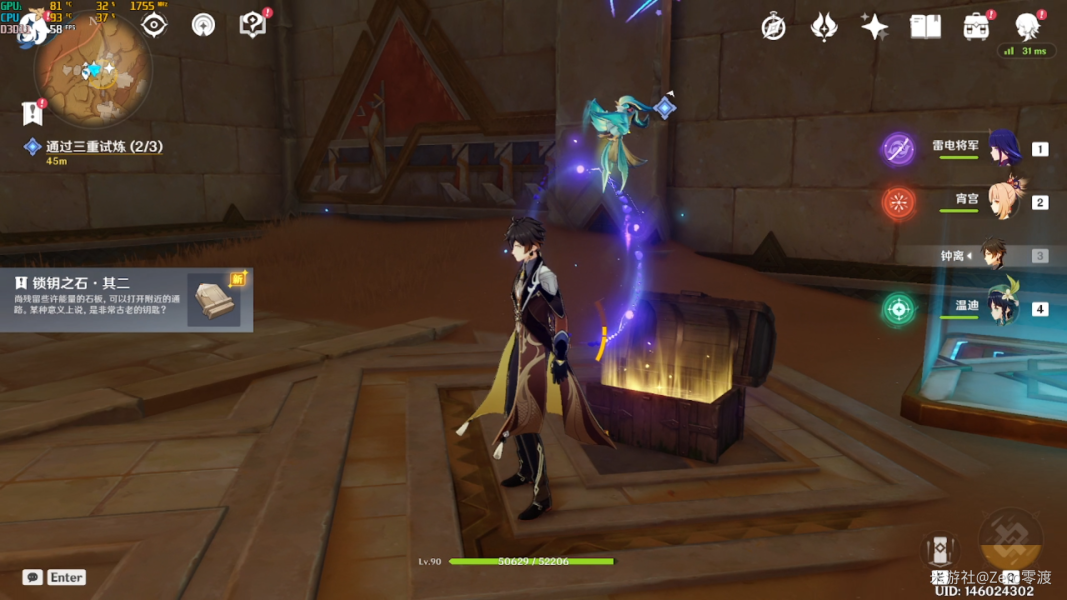The height and width of the screenshot is (600, 1067).
Task: Switch to party member 雷电将军
Action: tap(1003, 149)
